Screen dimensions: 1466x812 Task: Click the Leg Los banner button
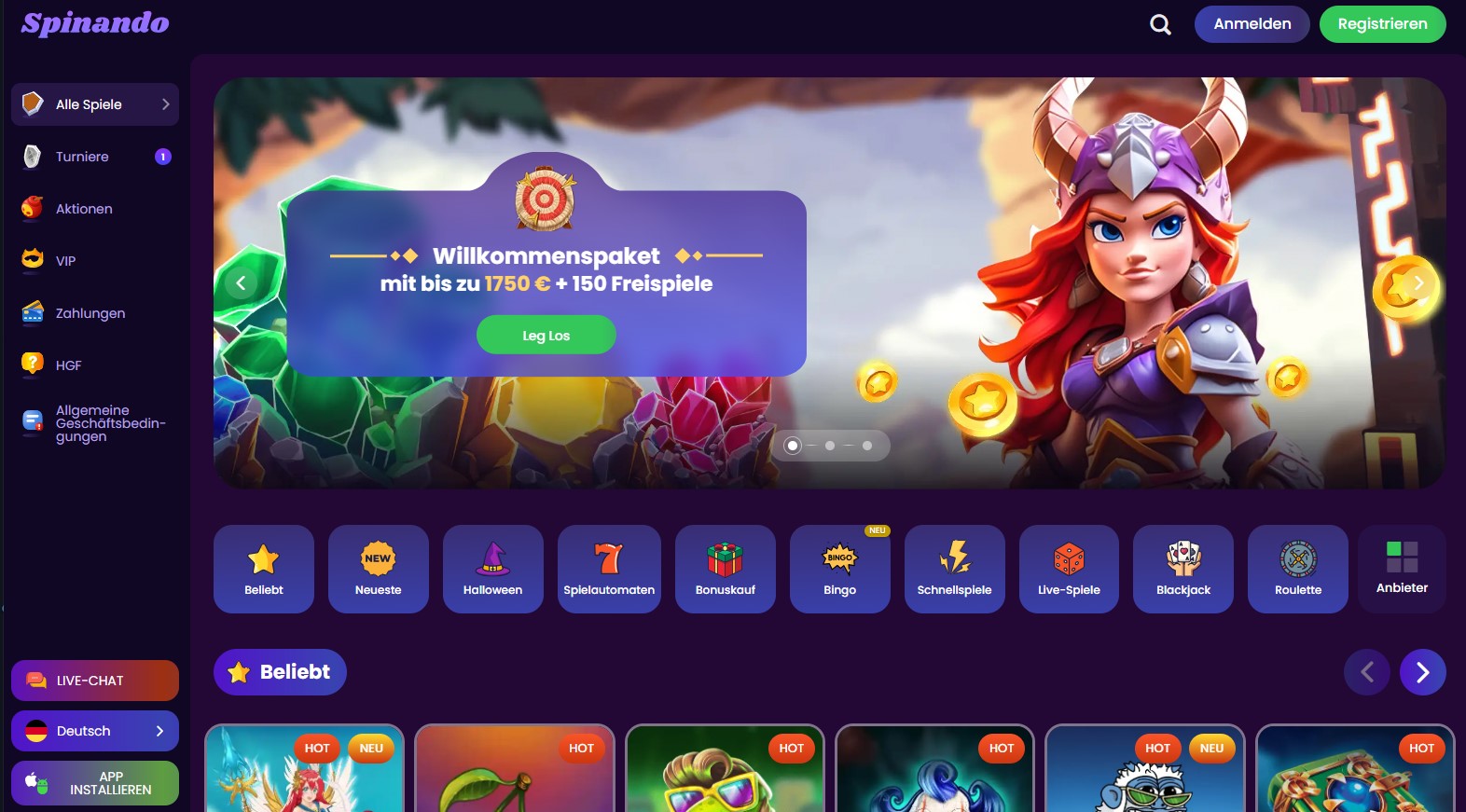click(x=546, y=336)
